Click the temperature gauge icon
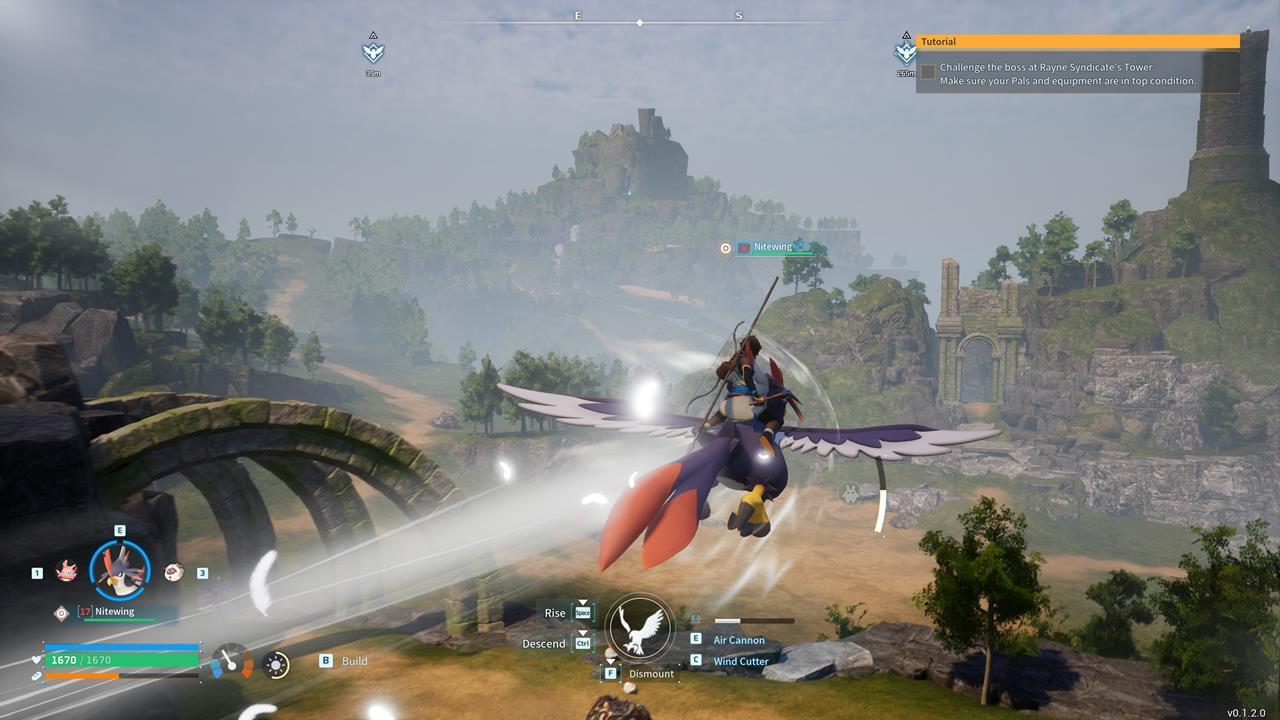This screenshot has width=1280, height=720. pos(232,662)
